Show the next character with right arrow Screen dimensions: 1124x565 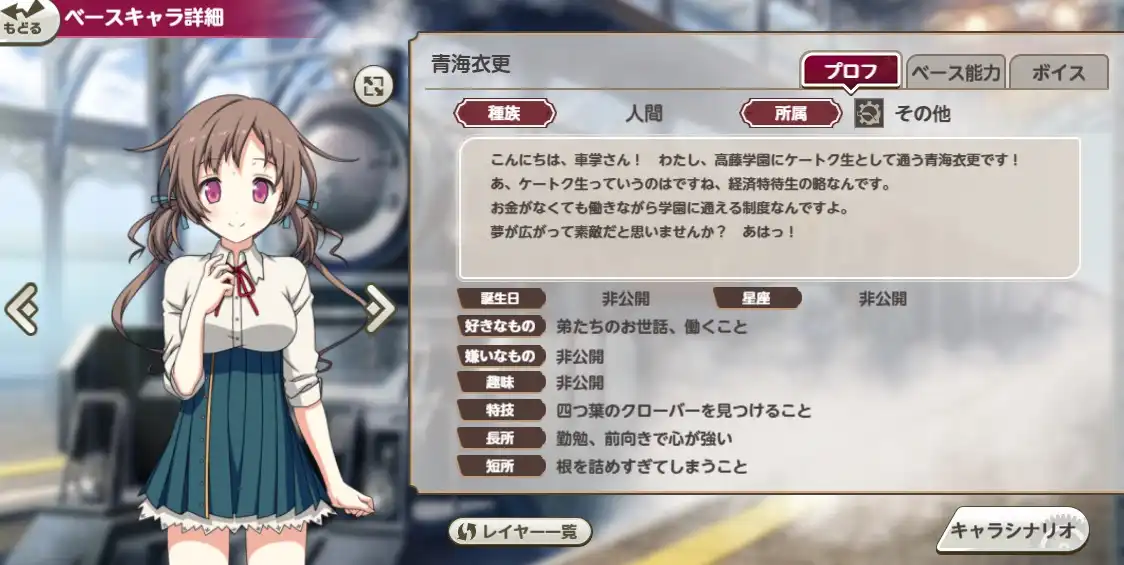[379, 309]
